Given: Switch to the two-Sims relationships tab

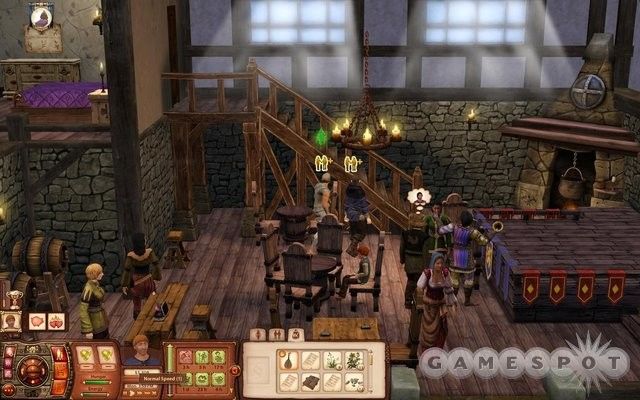Looking at the screenshot, I should click(276, 334).
